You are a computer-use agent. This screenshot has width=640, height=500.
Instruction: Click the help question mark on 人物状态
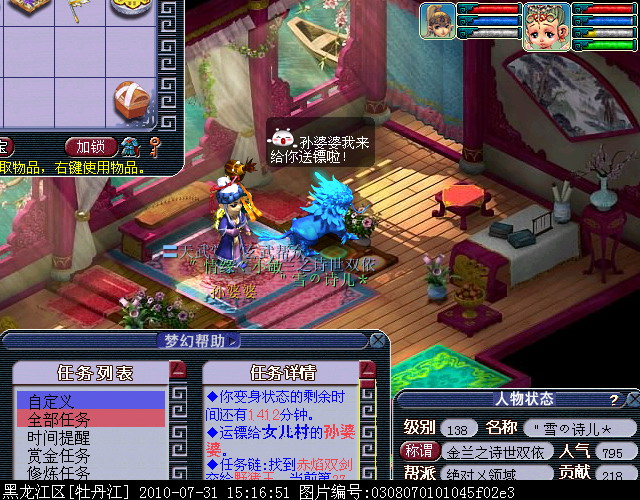point(614,399)
